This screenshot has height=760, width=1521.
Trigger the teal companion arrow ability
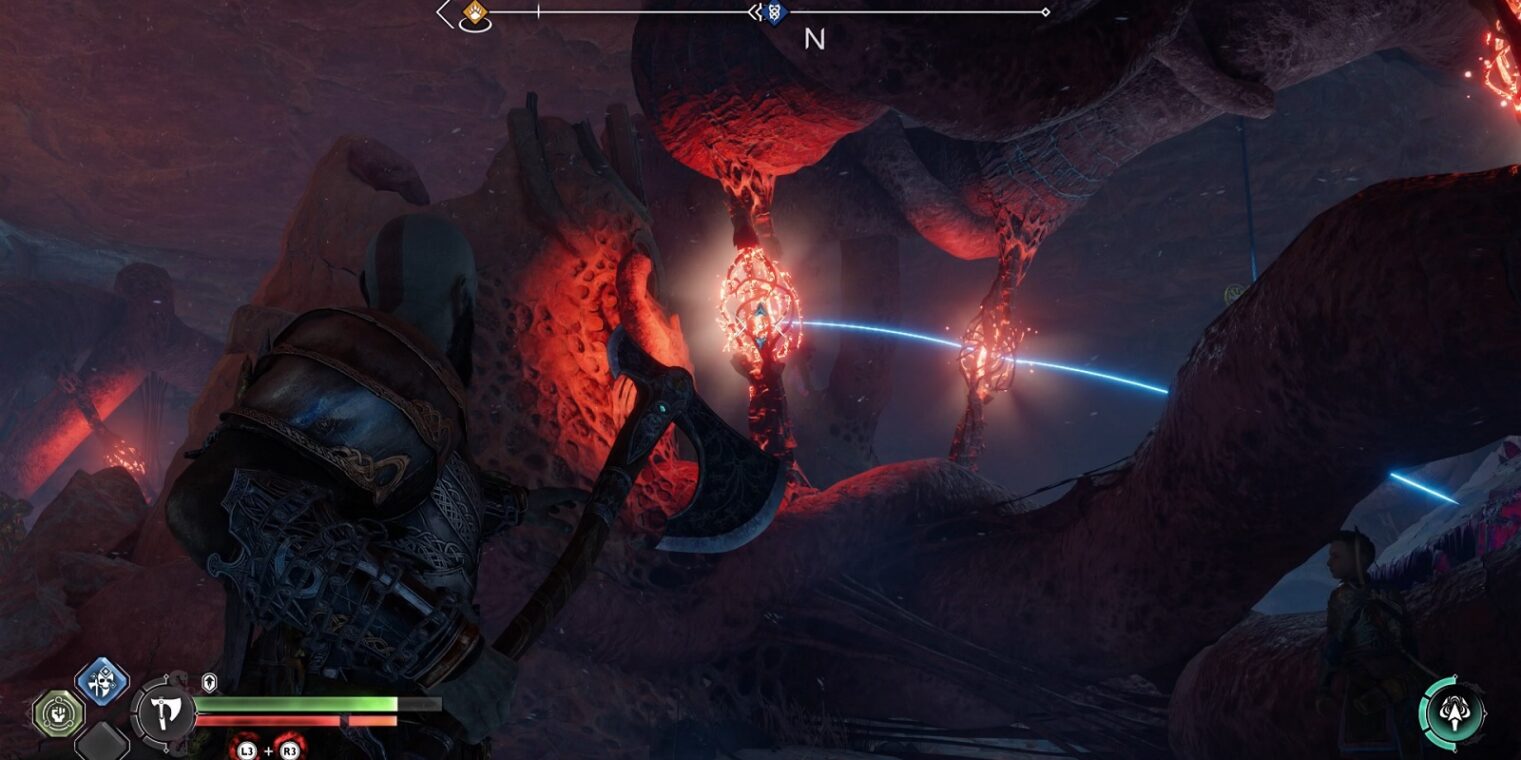coord(1453,712)
